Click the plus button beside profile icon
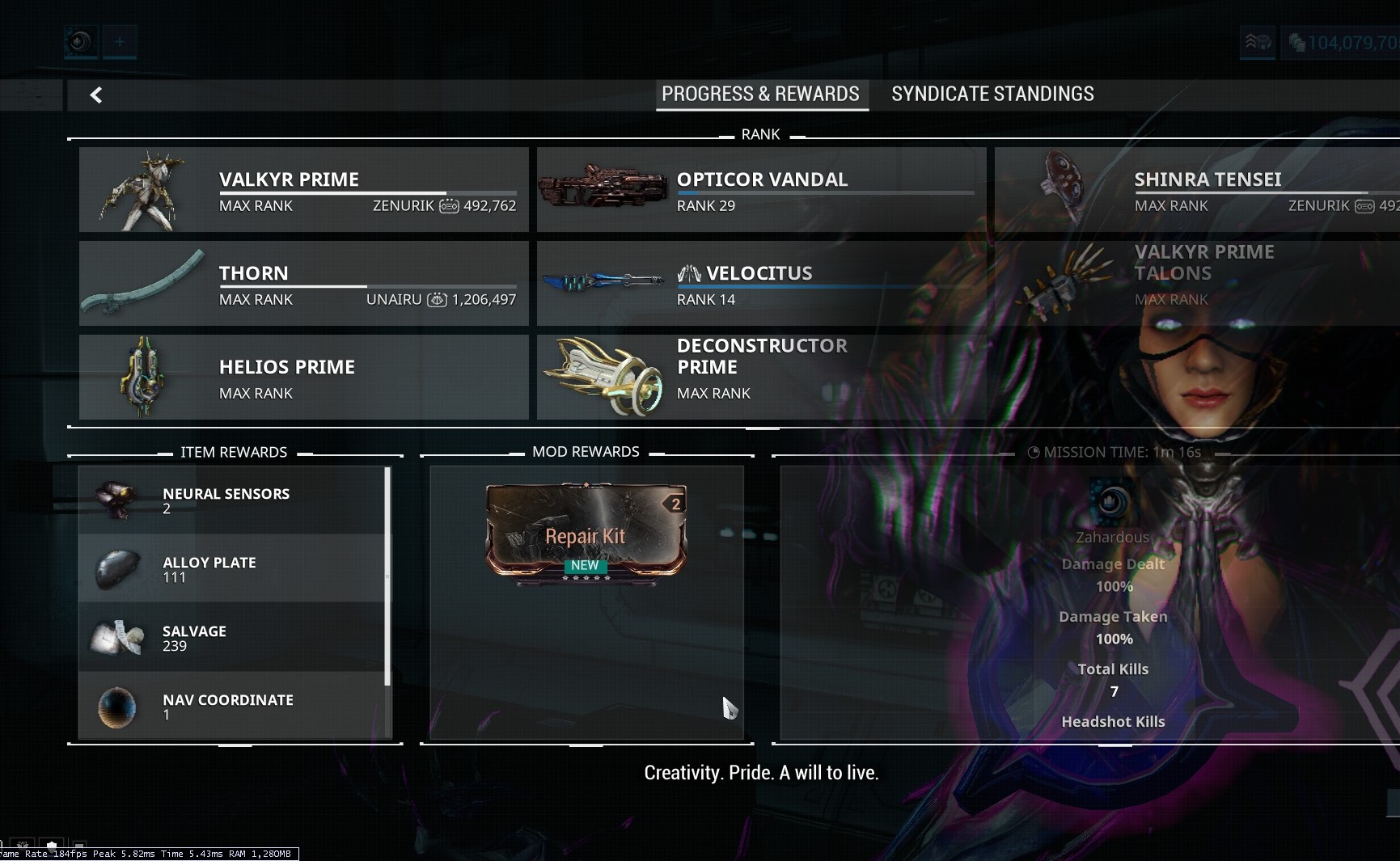 (120, 41)
